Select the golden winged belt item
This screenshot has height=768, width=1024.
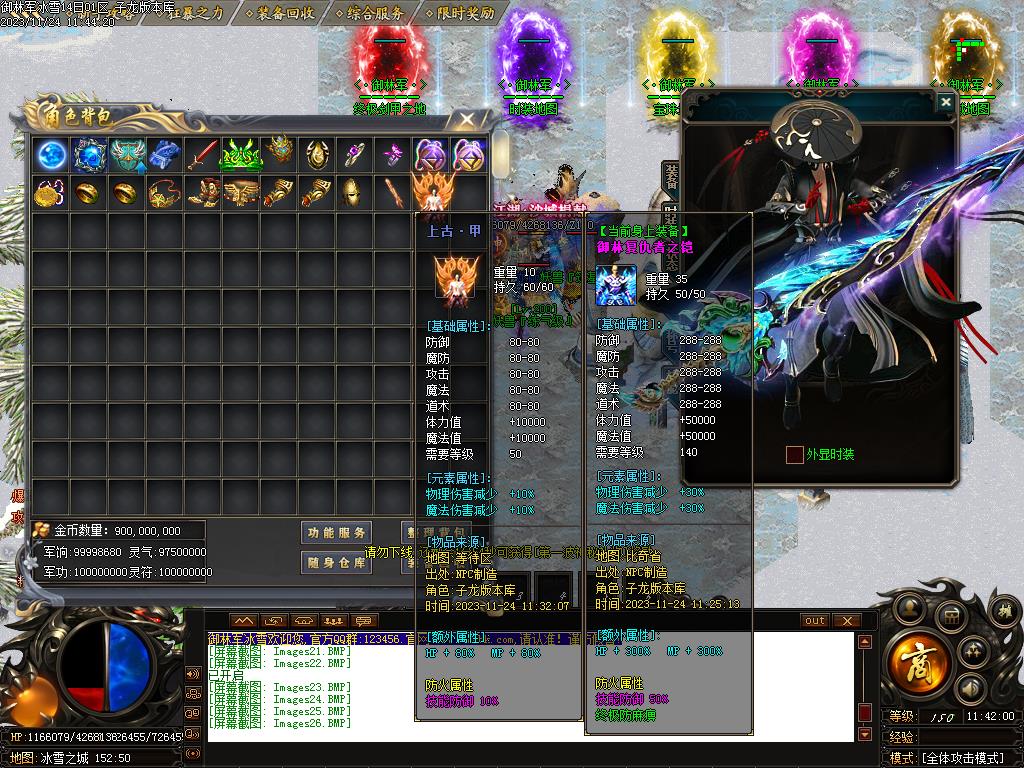click(x=241, y=192)
